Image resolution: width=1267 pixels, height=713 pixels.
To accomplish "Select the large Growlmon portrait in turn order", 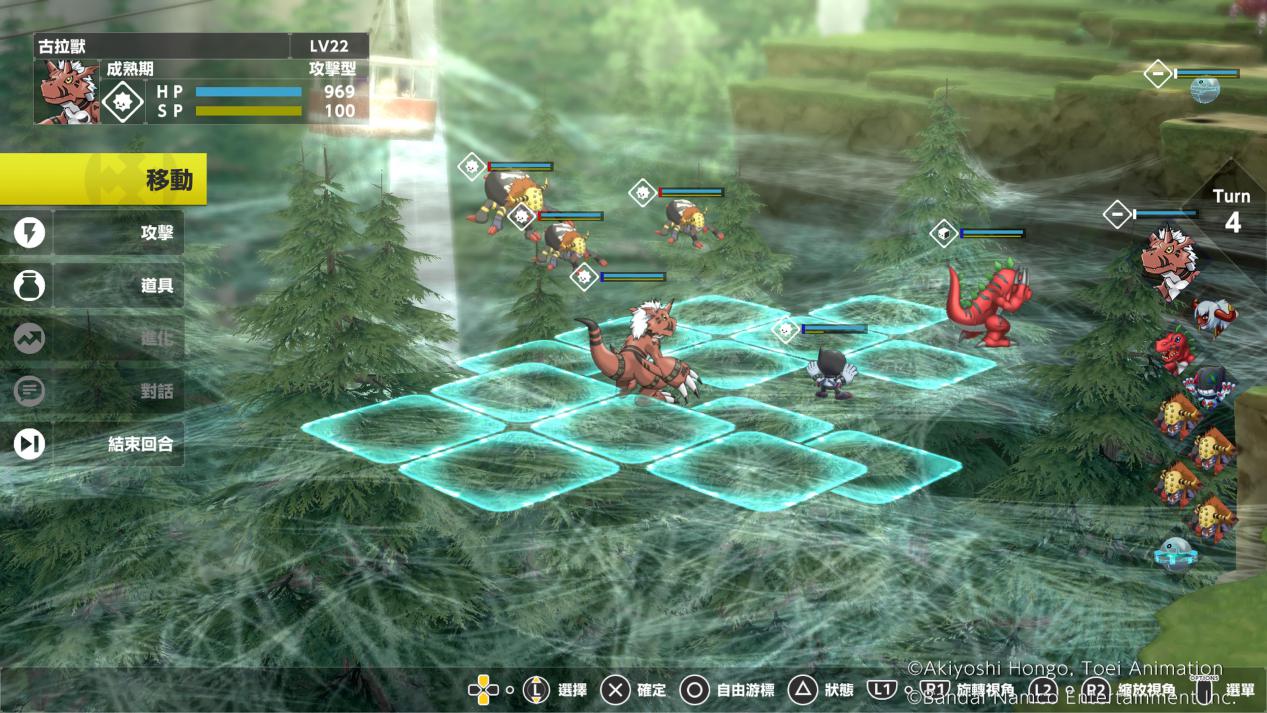I will tap(1168, 259).
